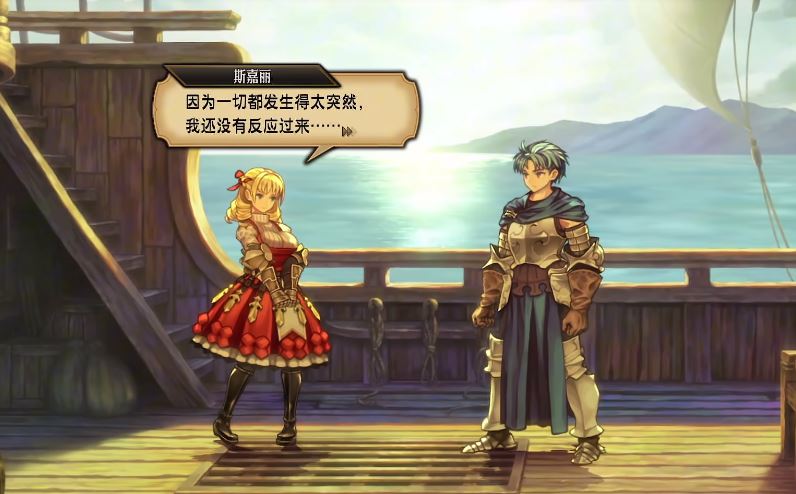The width and height of the screenshot is (796, 494).
Task: Advance dialogue with the double-arrow continue icon
Action: click(348, 131)
